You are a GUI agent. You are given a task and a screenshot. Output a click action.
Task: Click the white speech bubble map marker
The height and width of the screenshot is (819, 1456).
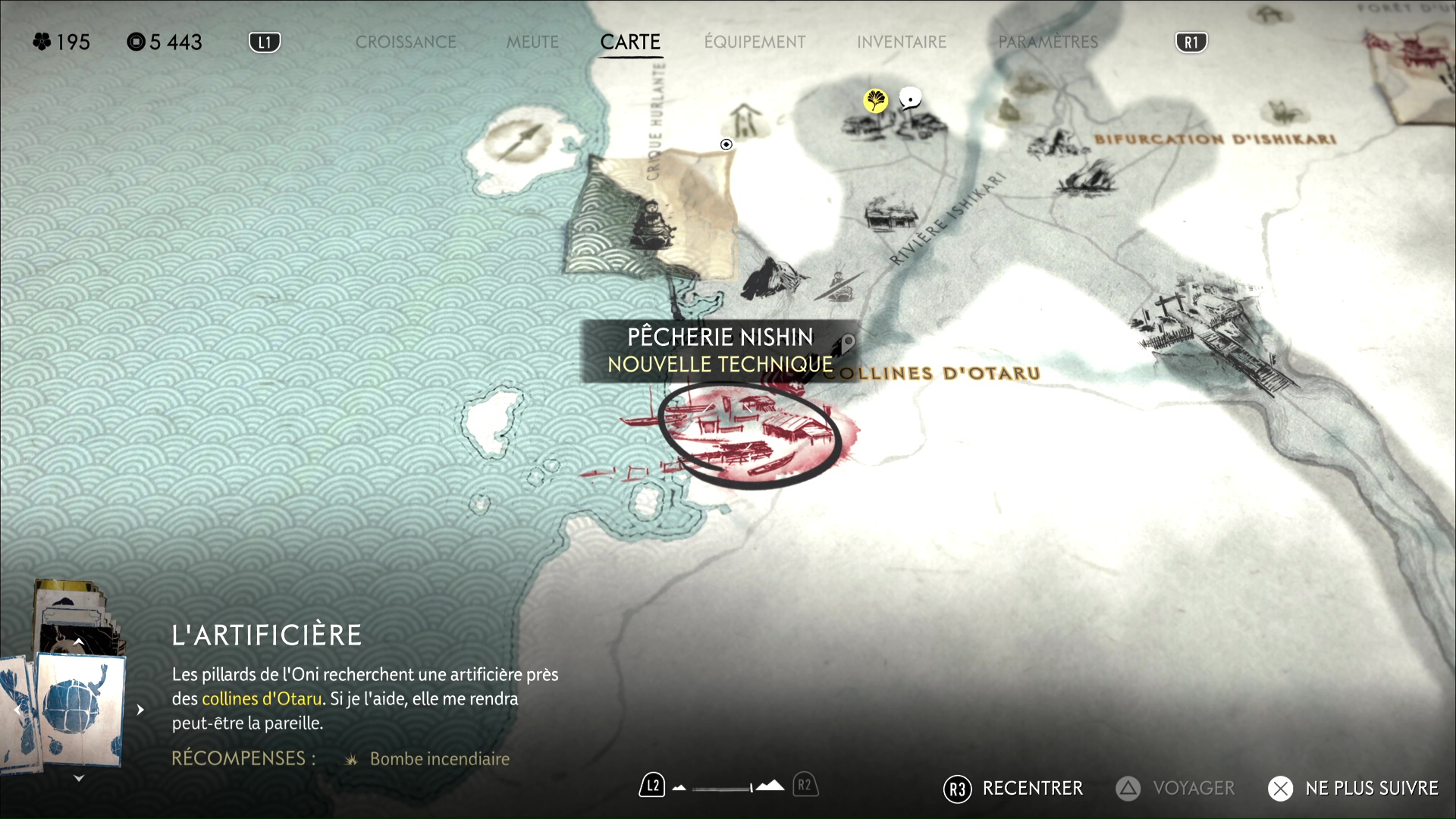click(x=910, y=99)
